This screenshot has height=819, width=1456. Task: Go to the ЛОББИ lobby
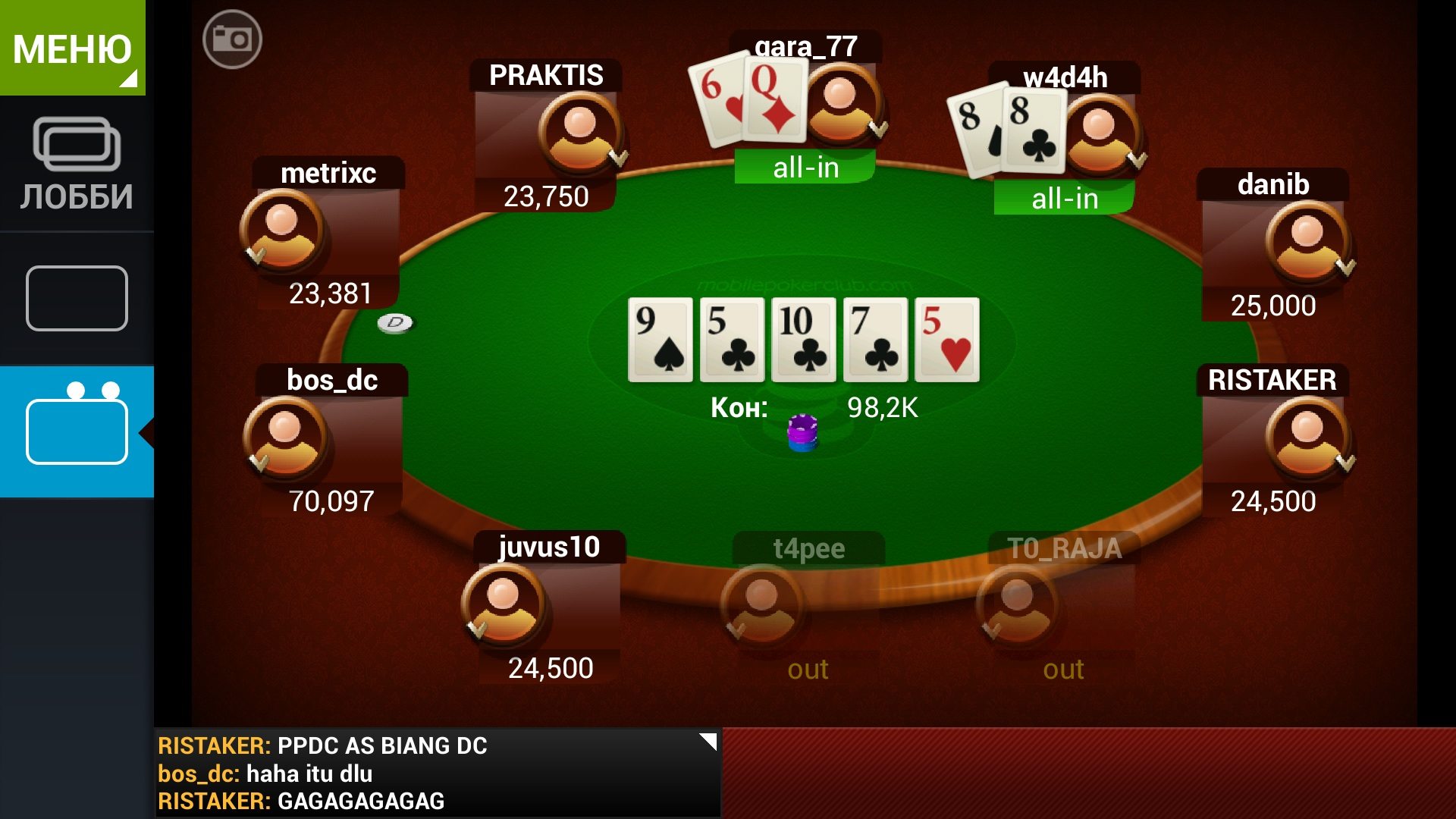click(77, 165)
